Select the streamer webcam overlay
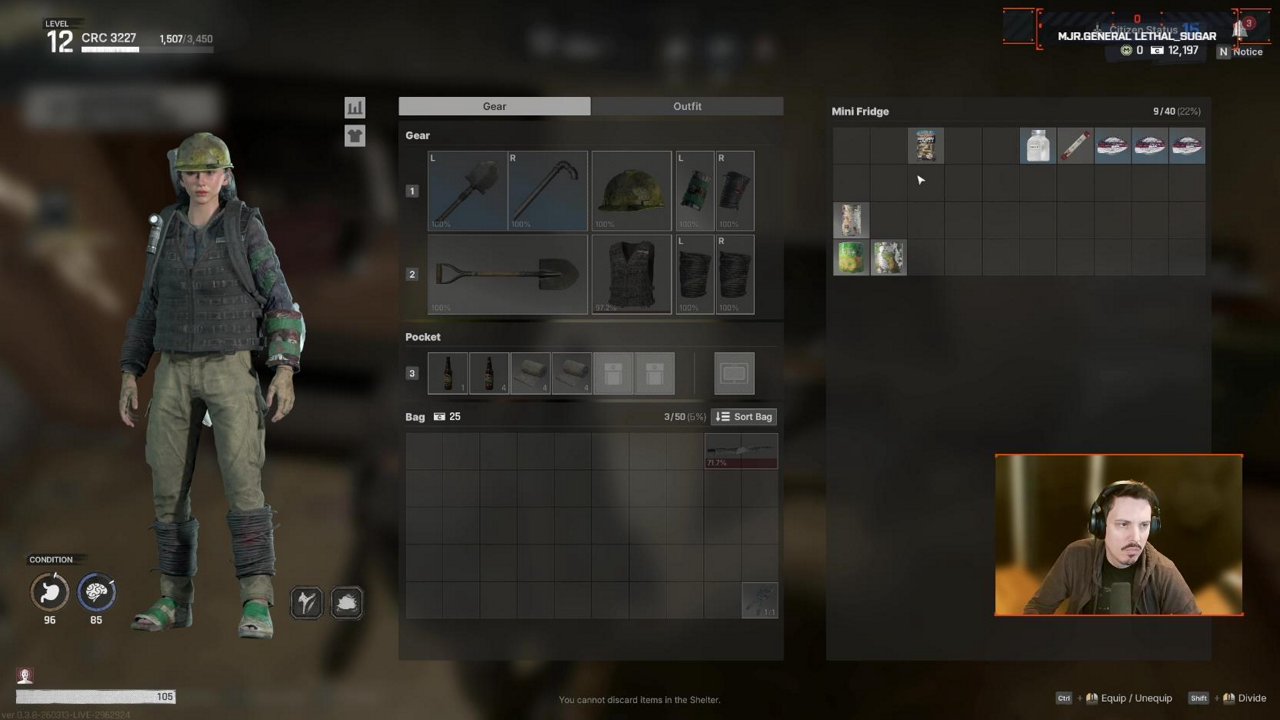Viewport: 1280px width, 720px height. (1119, 535)
